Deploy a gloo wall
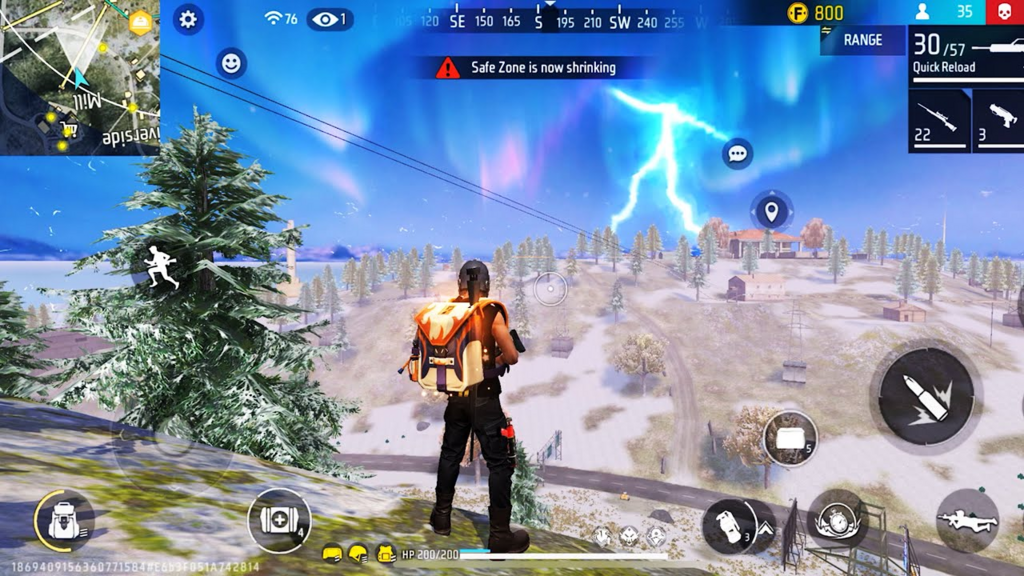 click(790, 437)
